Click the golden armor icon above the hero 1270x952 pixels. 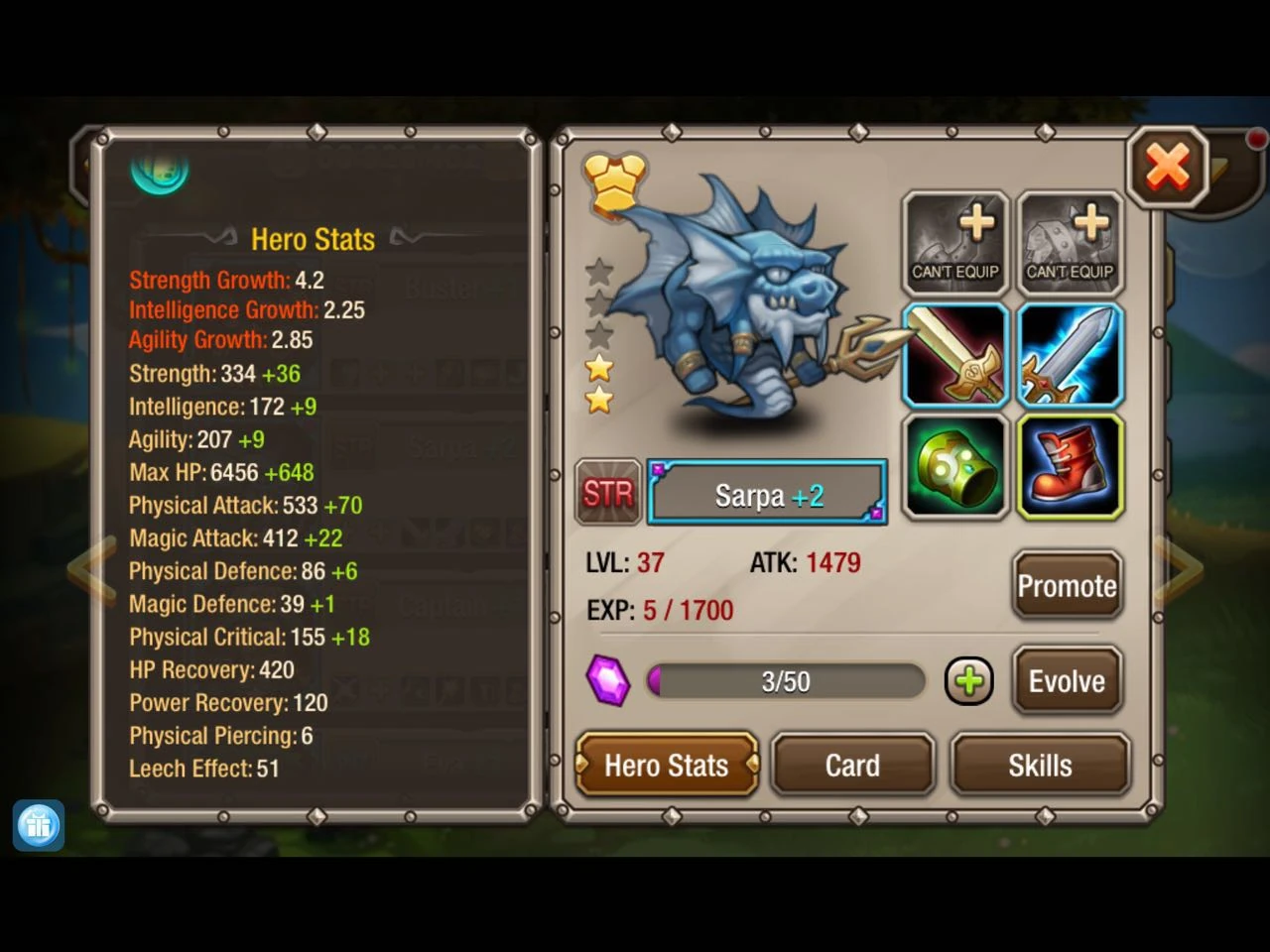pos(613,180)
